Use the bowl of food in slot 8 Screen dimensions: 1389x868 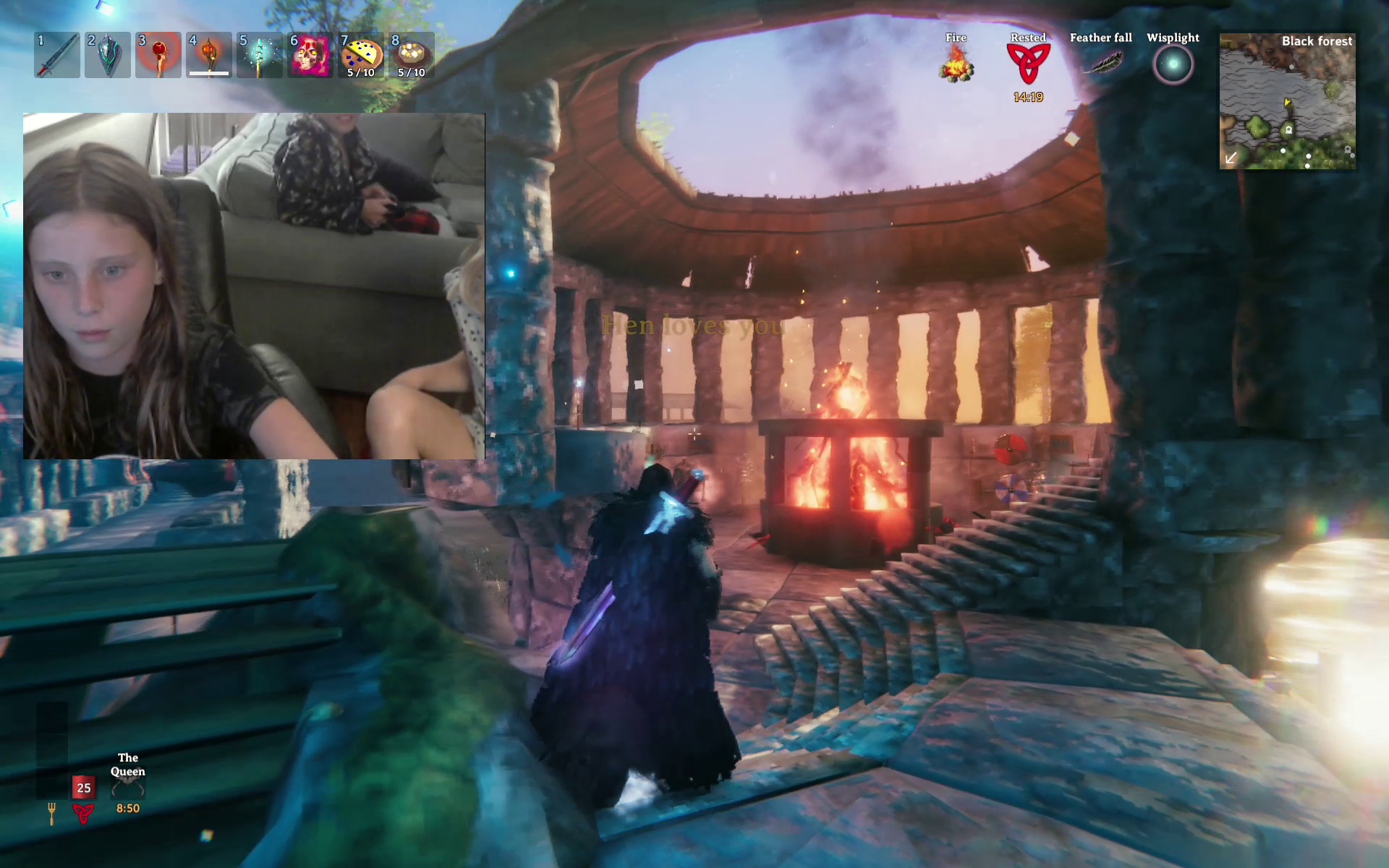pyautogui.click(x=412, y=55)
